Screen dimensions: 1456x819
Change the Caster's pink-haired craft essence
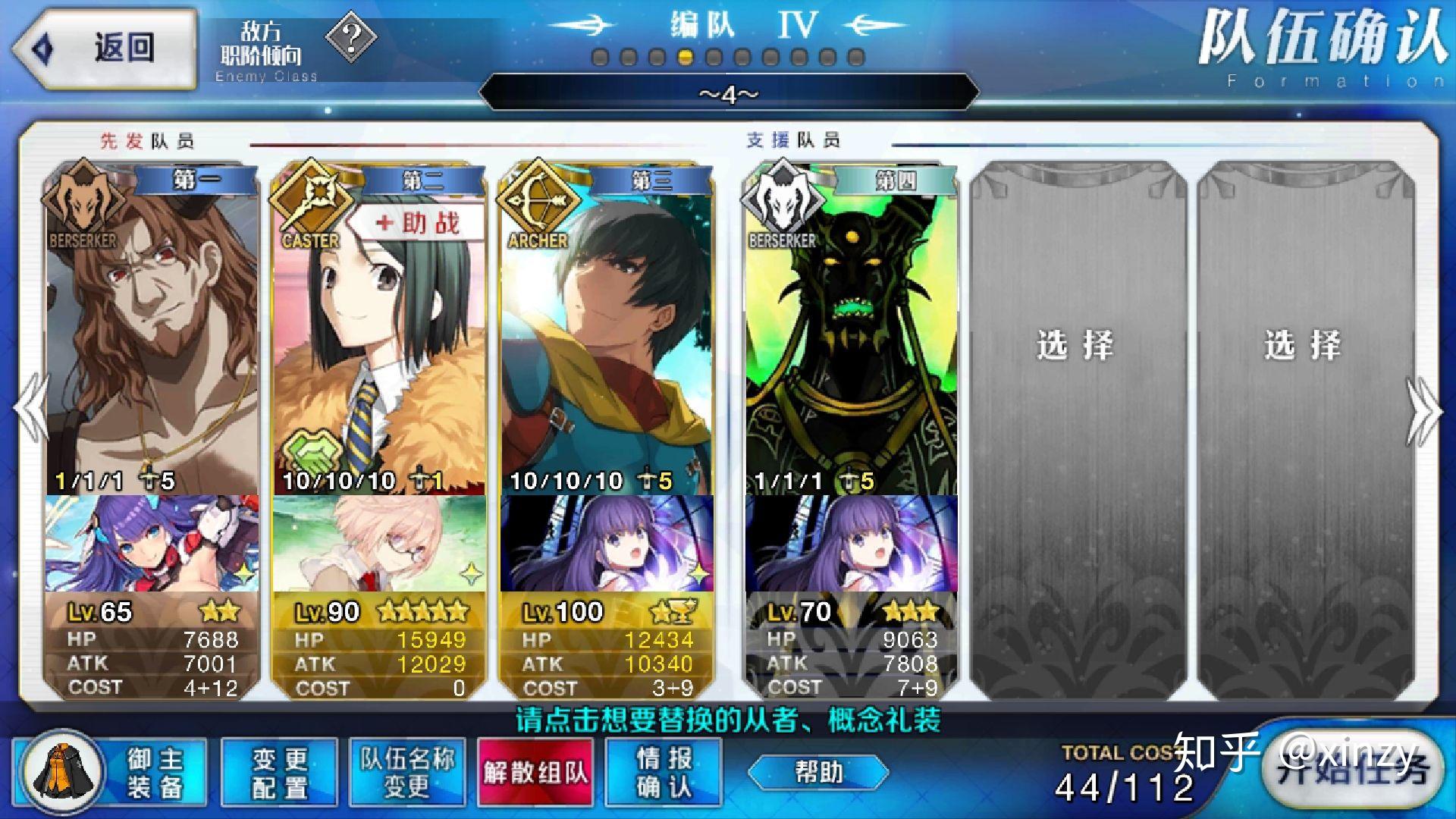pyautogui.click(x=379, y=543)
